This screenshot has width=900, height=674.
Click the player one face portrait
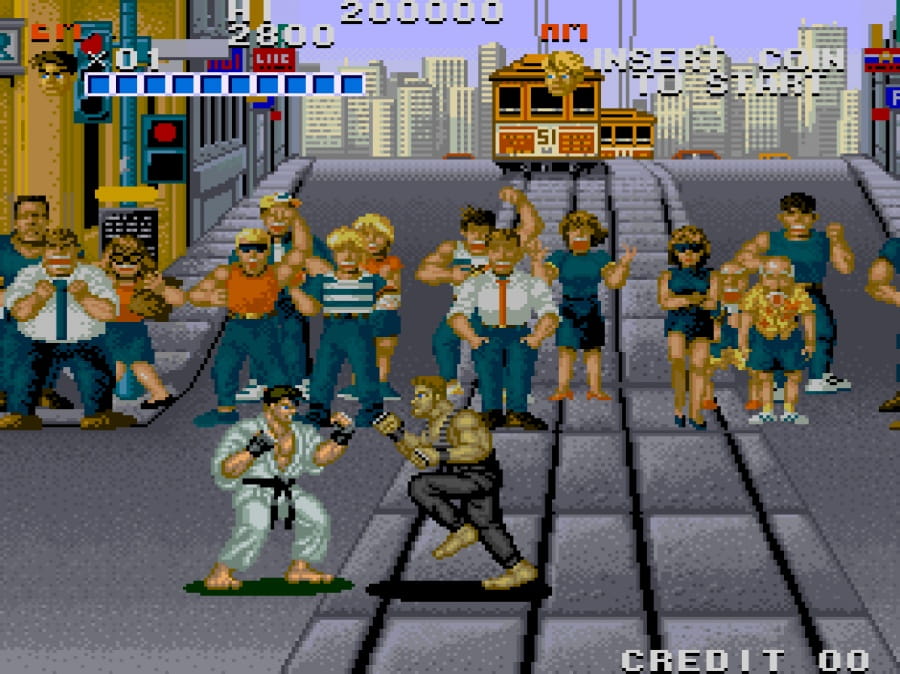tap(54, 69)
